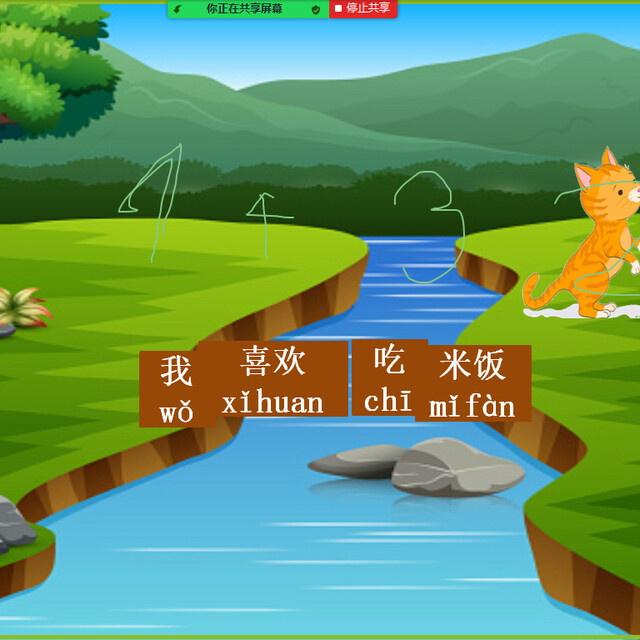Click the green 你正在共享屏幕 sharing status bar
The width and height of the screenshot is (640, 640).
pyautogui.click(x=246, y=8)
